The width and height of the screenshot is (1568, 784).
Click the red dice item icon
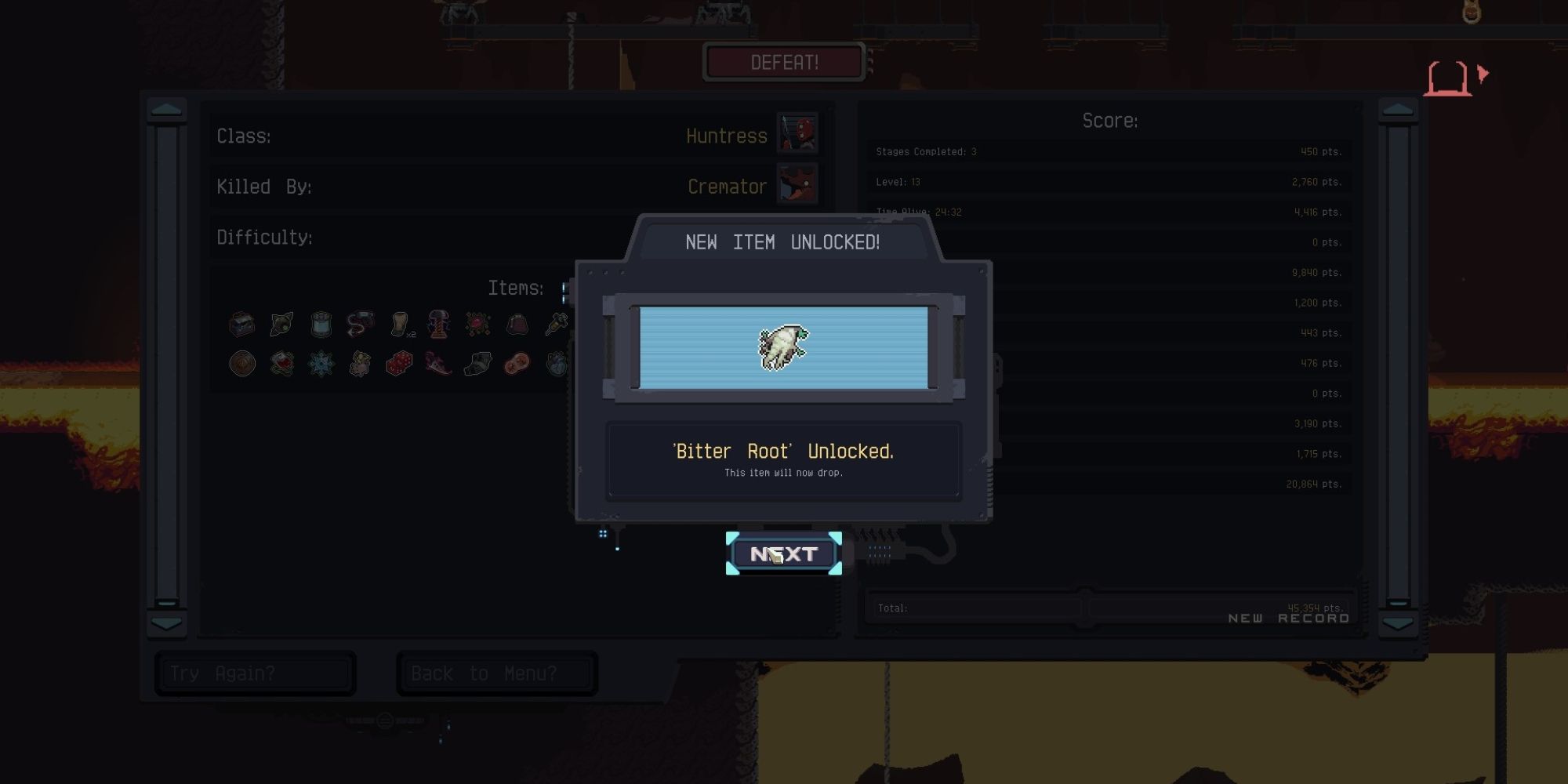[x=398, y=364]
